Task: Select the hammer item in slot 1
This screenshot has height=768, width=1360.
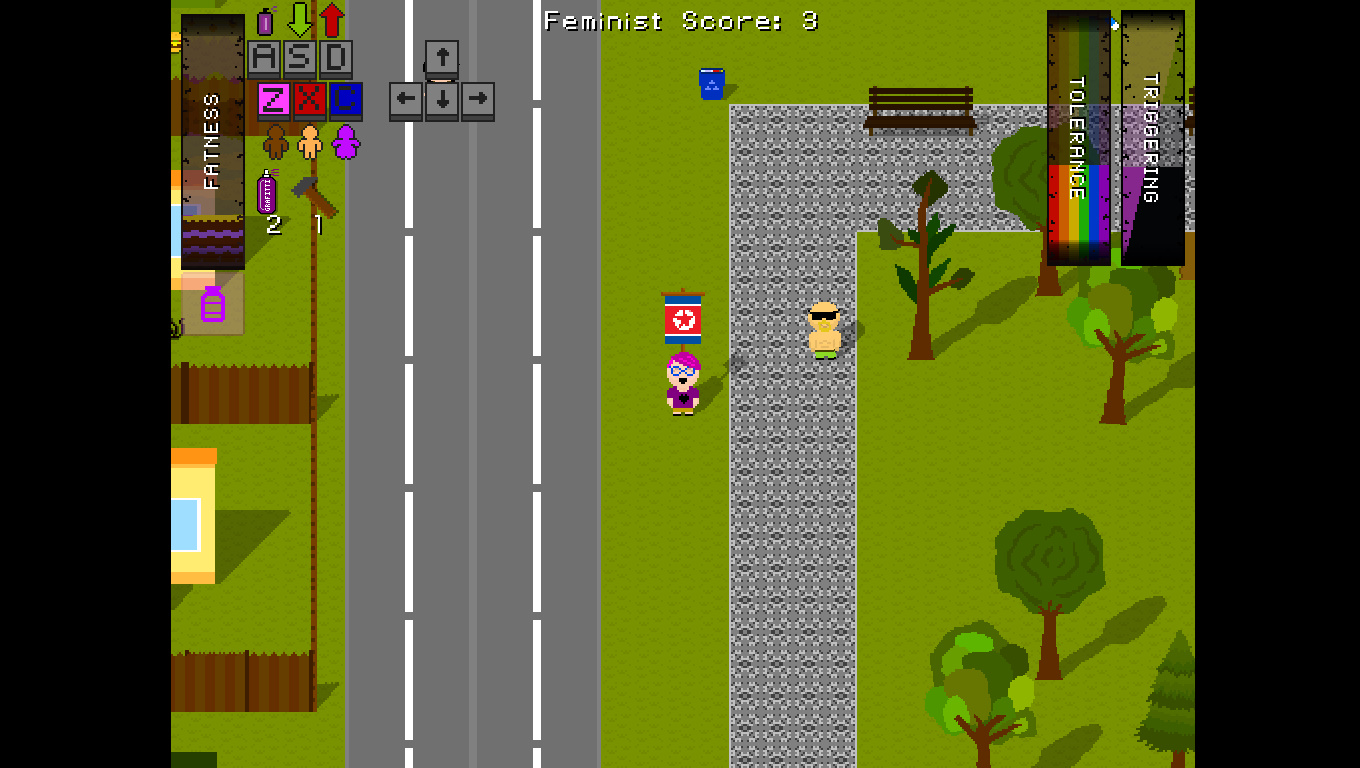Action: click(316, 195)
